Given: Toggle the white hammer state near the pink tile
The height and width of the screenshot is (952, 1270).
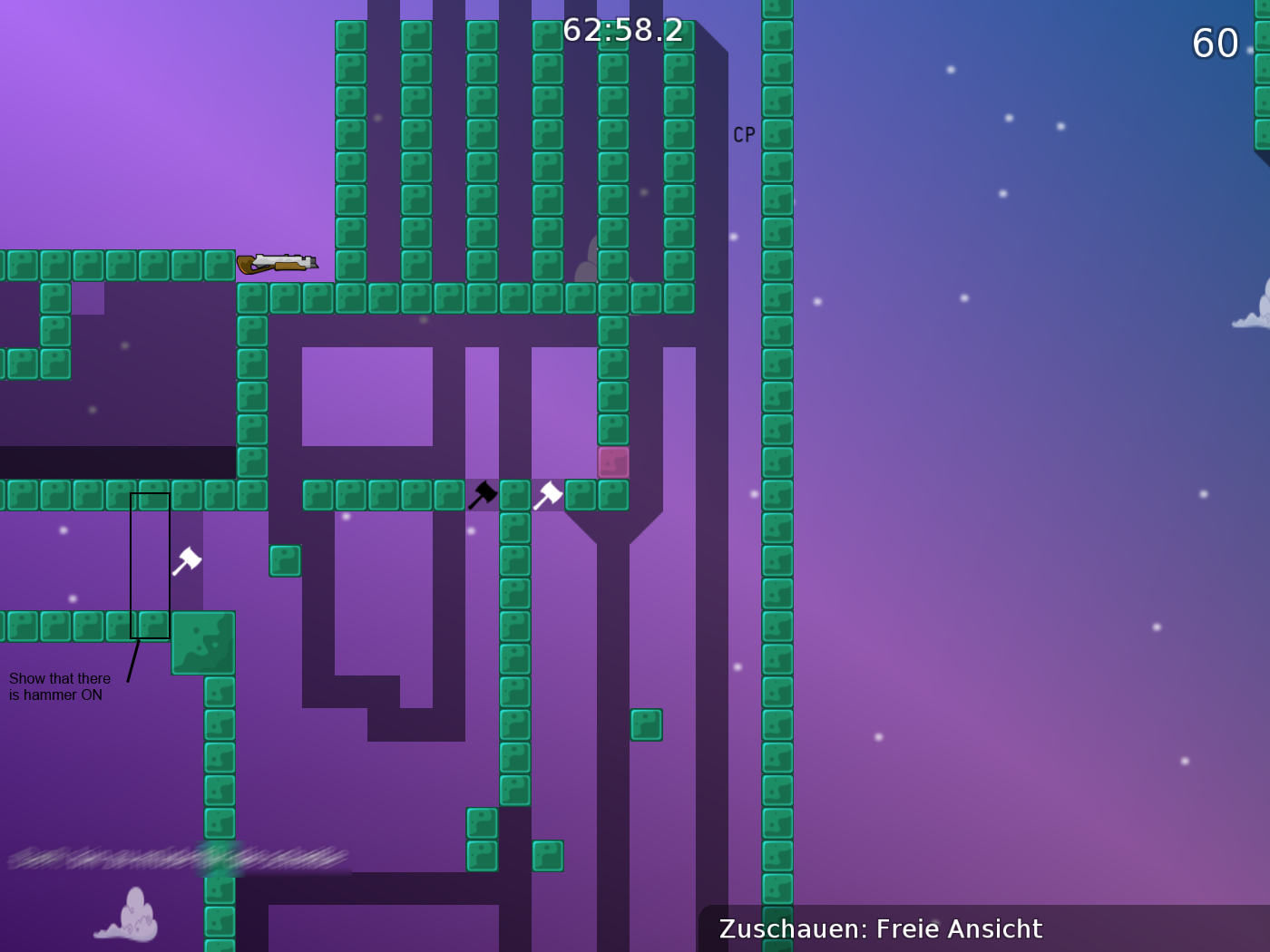Looking at the screenshot, I should tap(547, 492).
